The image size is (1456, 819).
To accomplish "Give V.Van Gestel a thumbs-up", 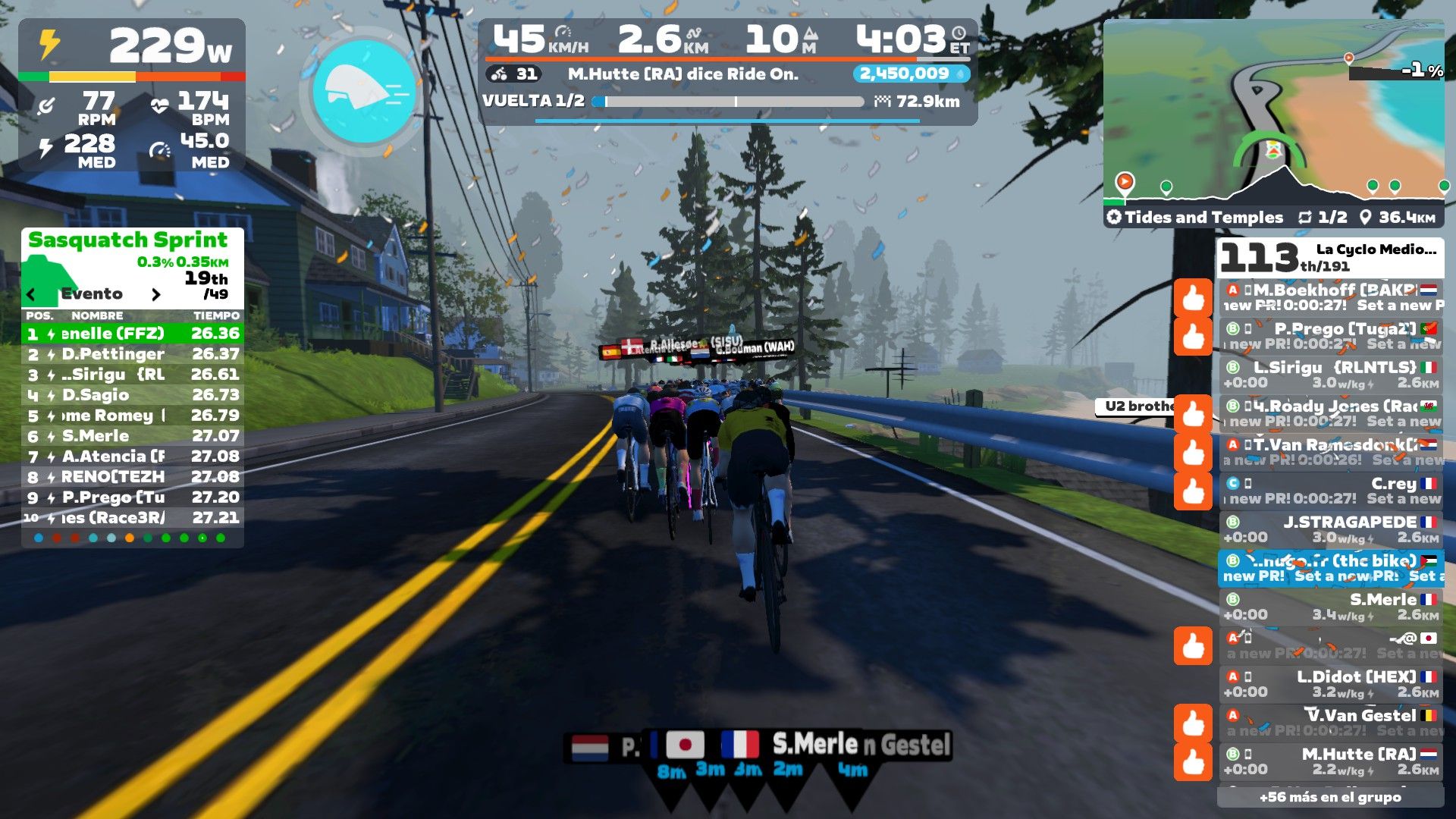I will tap(1193, 723).
